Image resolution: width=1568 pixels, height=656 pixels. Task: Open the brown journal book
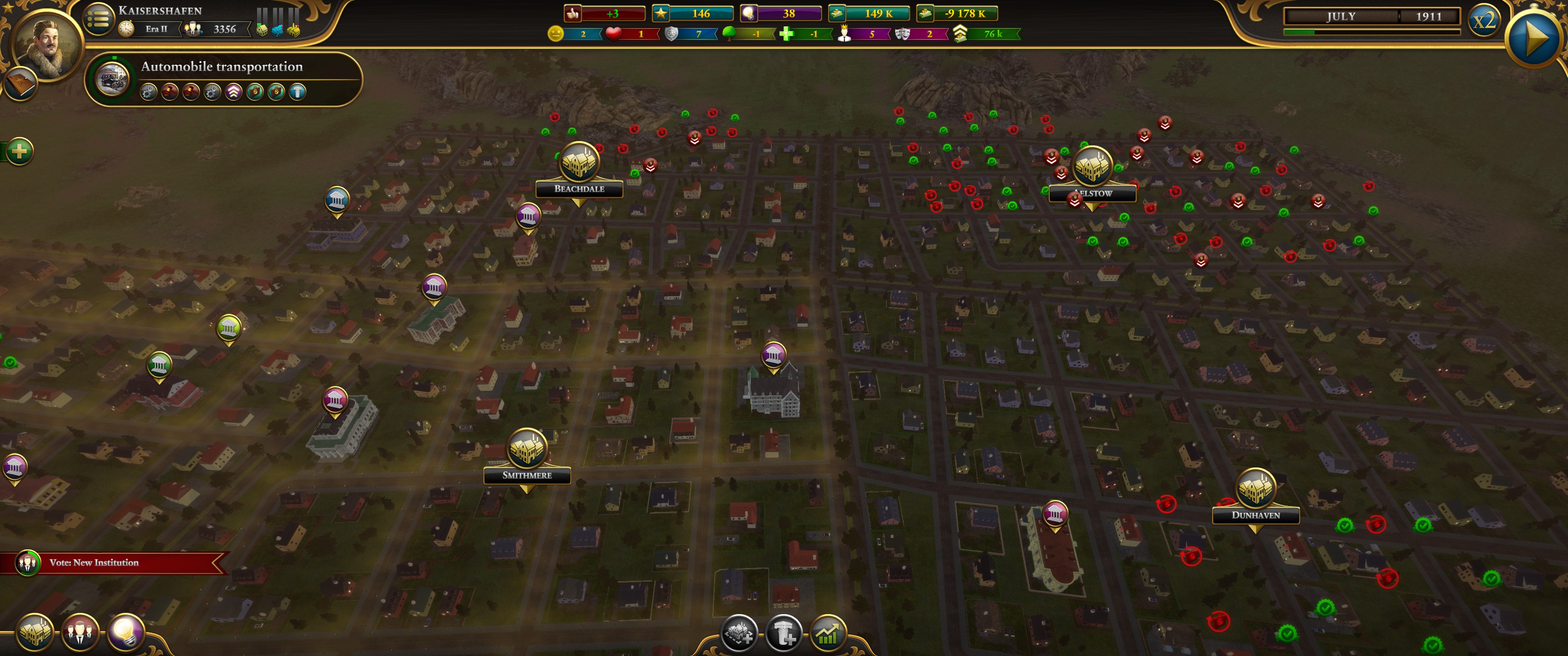[20, 84]
